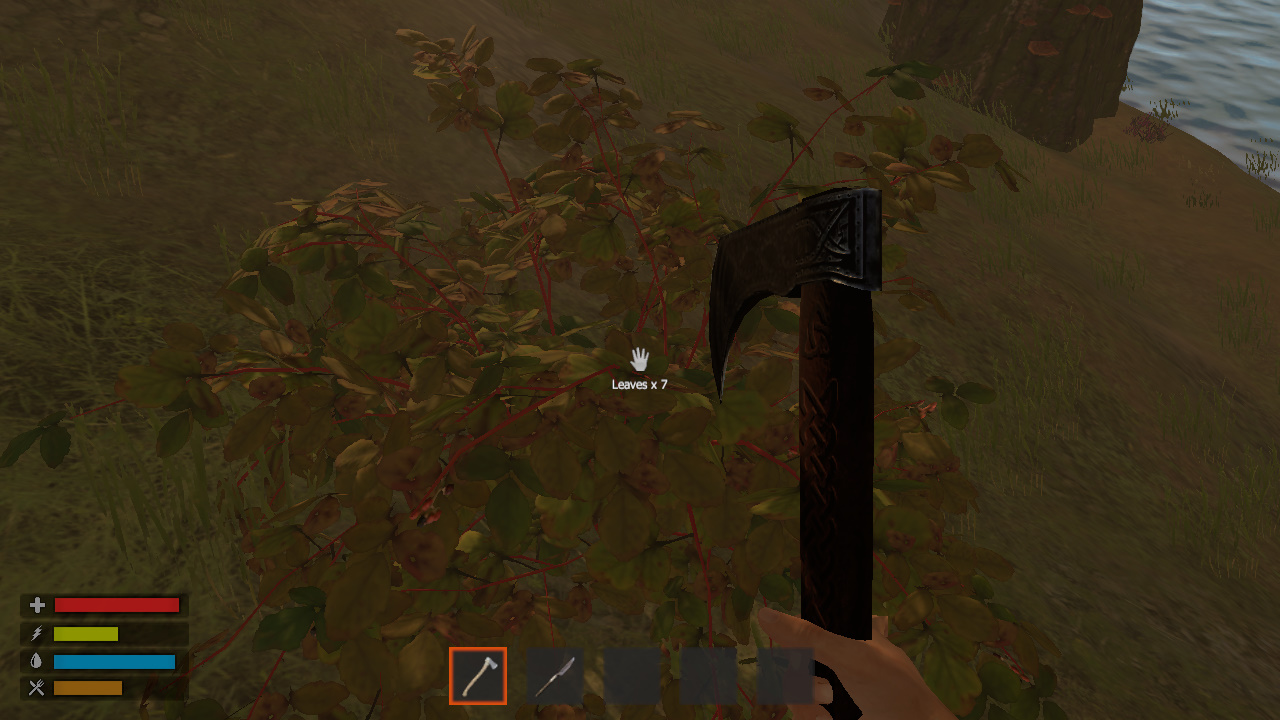Click the fourth hotbar slot

706,675
